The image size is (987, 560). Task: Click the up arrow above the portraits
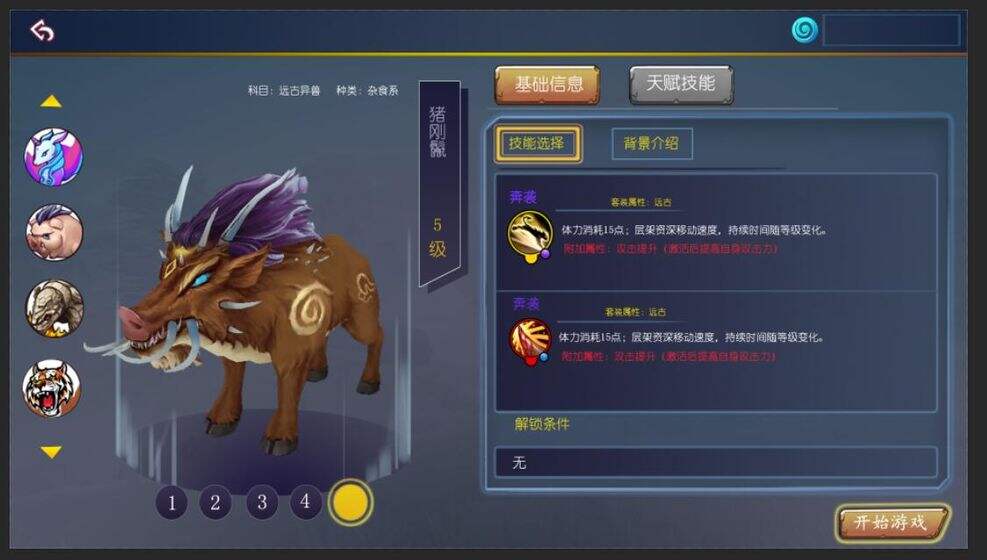pos(51,101)
